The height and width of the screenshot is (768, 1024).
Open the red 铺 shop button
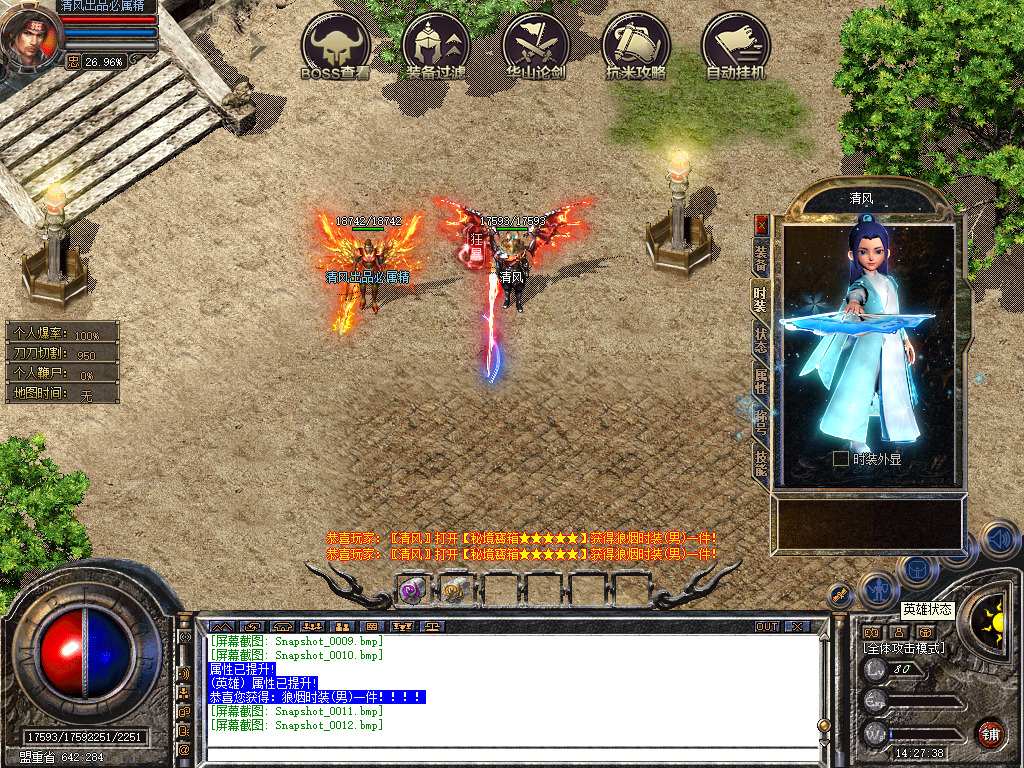pos(990,733)
